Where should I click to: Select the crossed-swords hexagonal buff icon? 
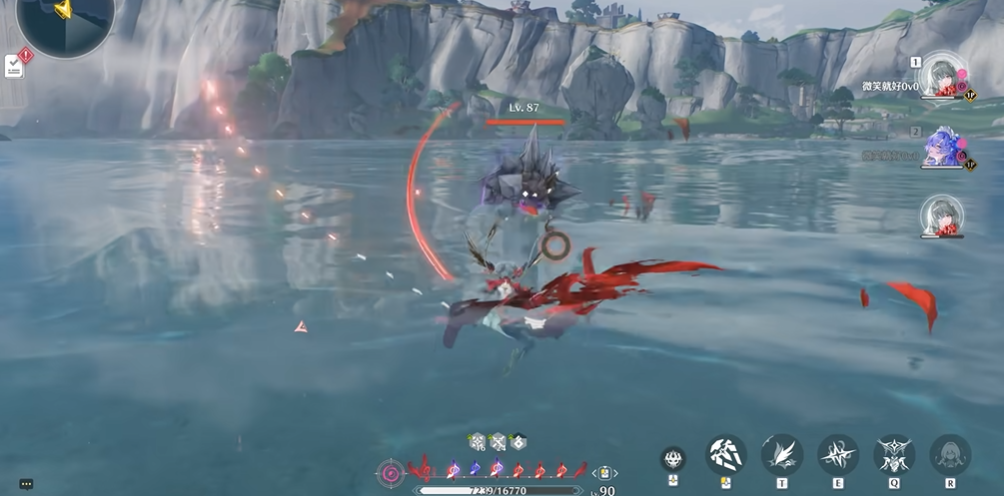pyautogui.click(x=498, y=441)
